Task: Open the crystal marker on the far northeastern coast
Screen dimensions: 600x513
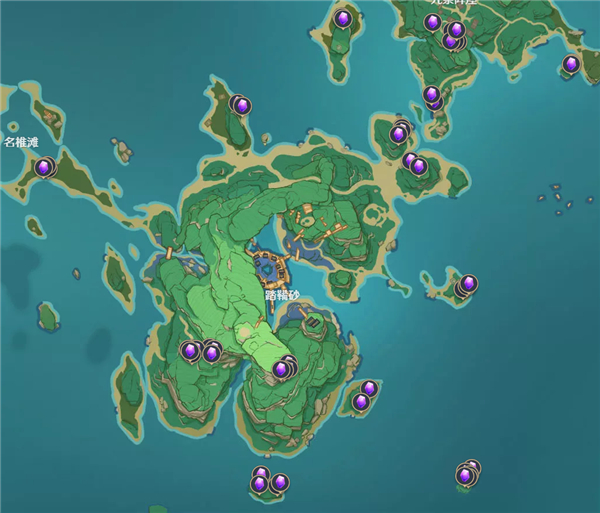Action: 571,65
